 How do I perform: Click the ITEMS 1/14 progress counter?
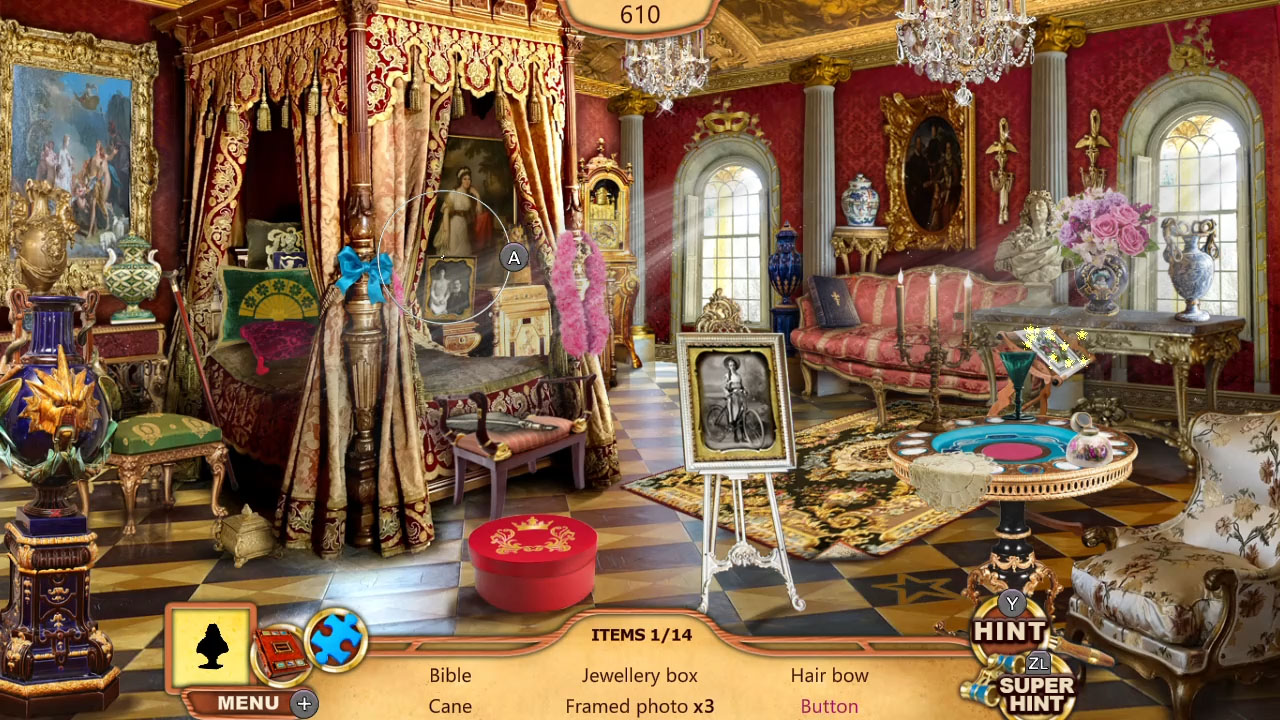(x=641, y=634)
